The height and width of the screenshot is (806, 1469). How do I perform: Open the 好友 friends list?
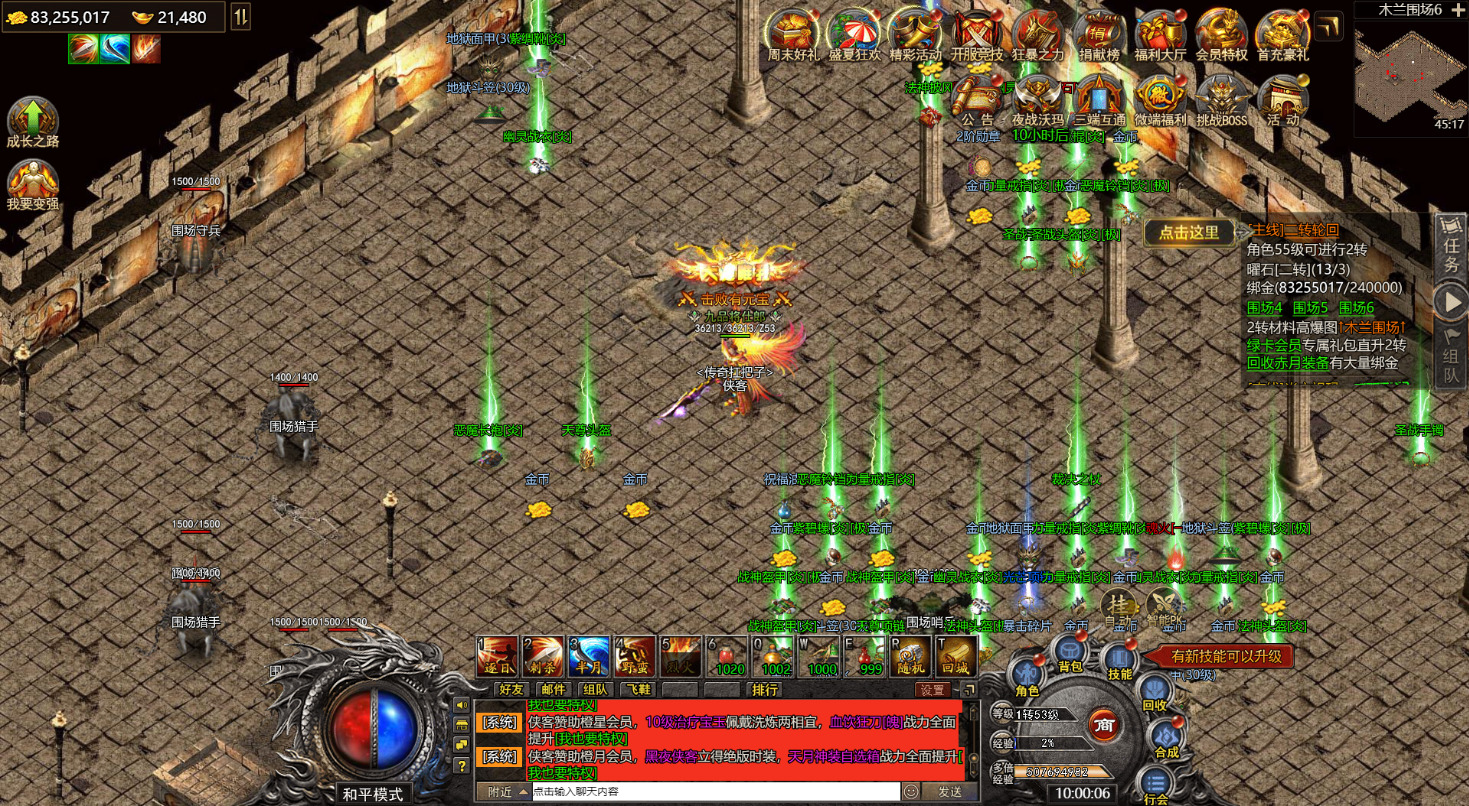(x=511, y=689)
